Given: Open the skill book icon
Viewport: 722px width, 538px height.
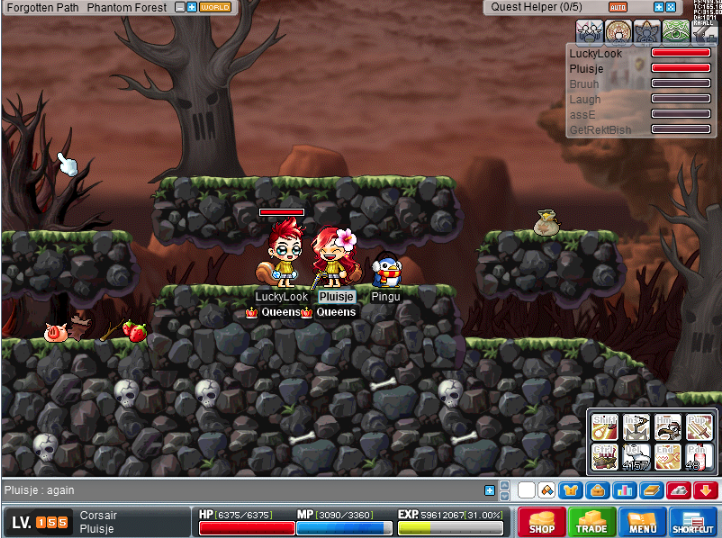Looking at the screenshot, I should 650,490.
